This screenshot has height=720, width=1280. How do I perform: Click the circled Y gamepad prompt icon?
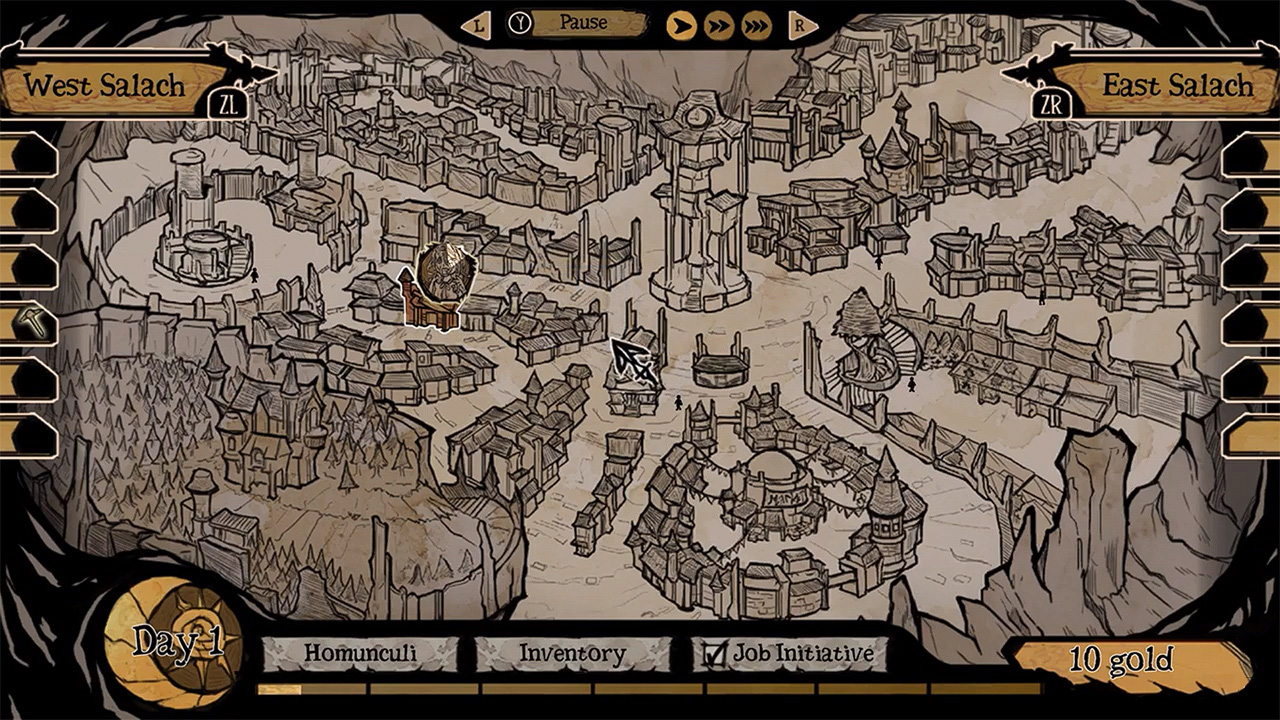click(x=518, y=22)
